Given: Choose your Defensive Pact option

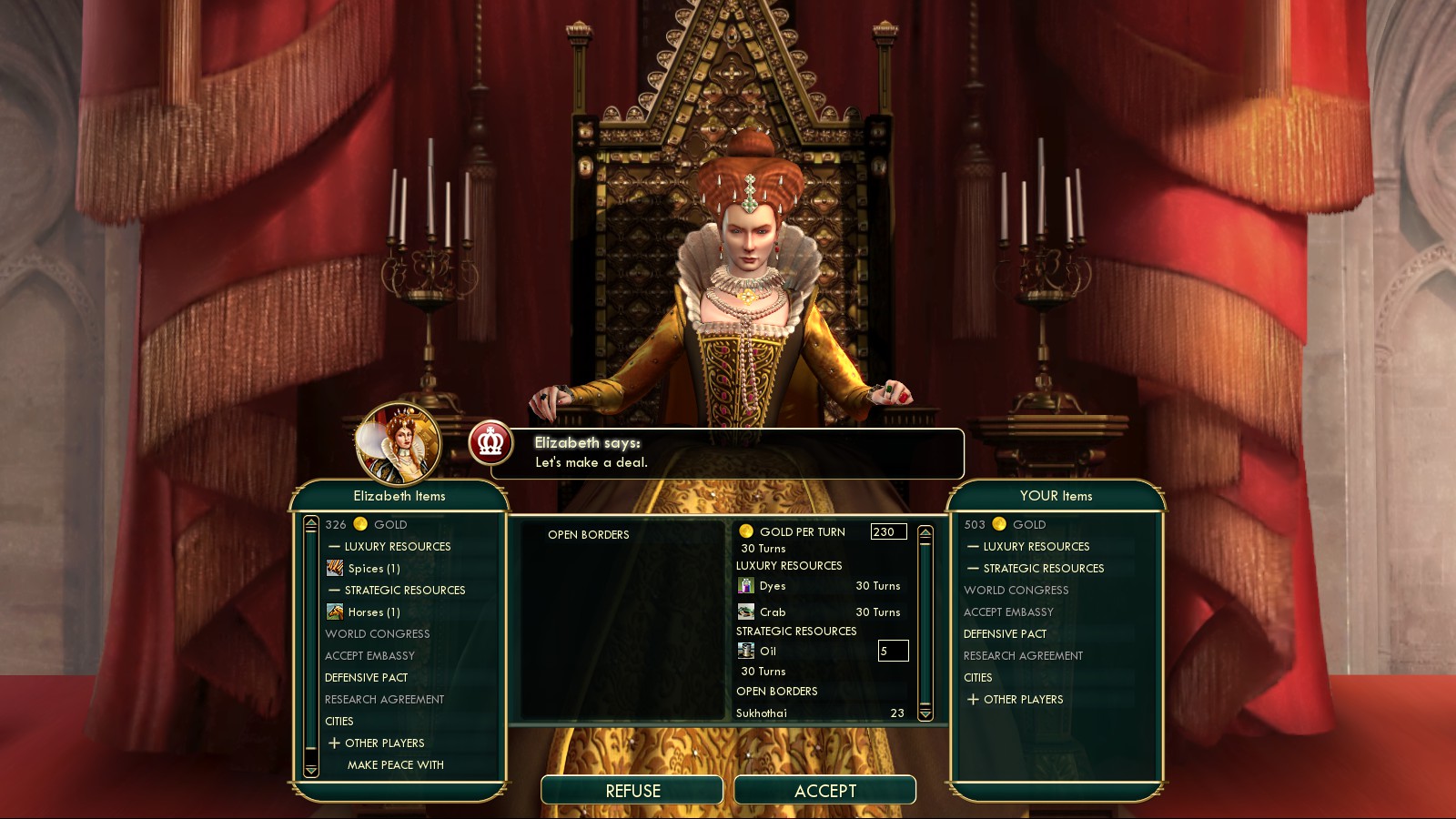Looking at the screenshot, I should [1005, 634].
